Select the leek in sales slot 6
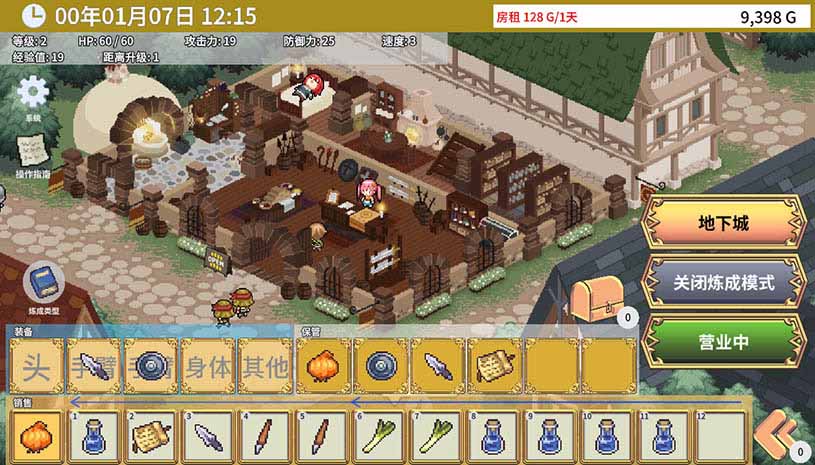The image size is (815, 465). tap(381, 437)
